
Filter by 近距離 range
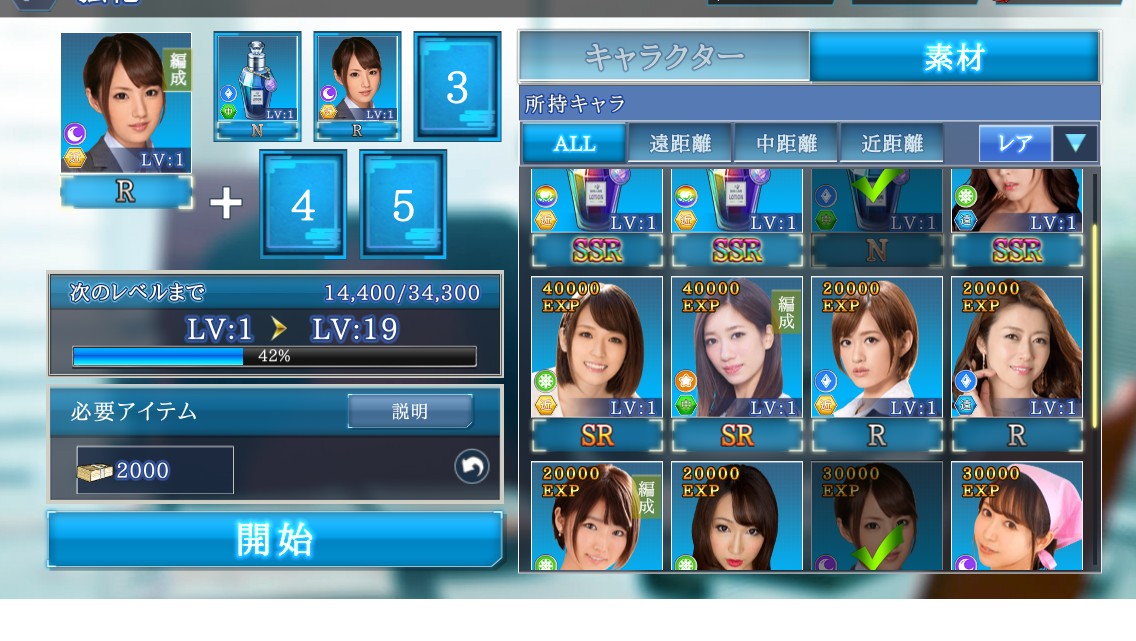(x=892, y=143)
